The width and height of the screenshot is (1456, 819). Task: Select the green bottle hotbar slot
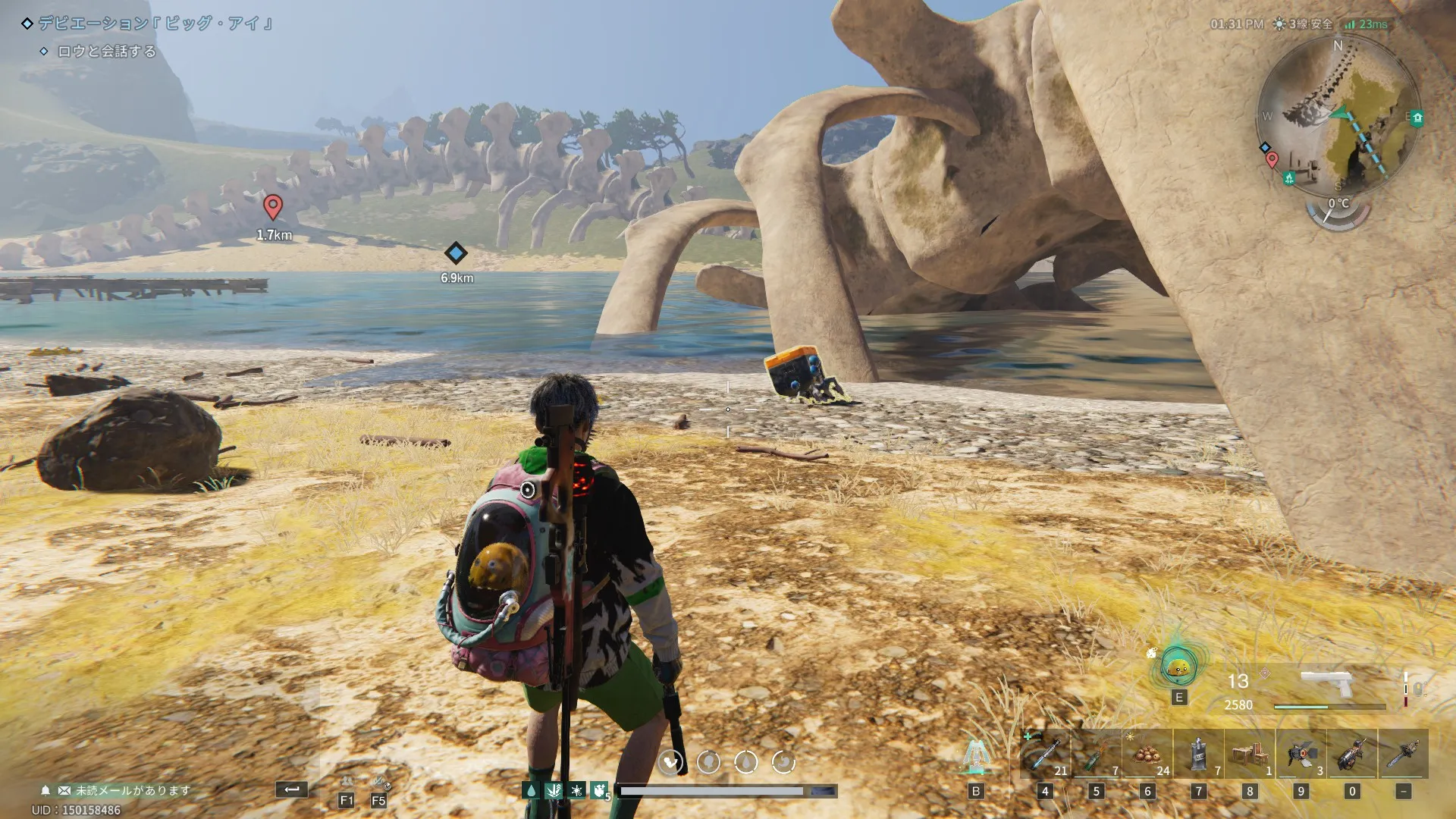1096,754
